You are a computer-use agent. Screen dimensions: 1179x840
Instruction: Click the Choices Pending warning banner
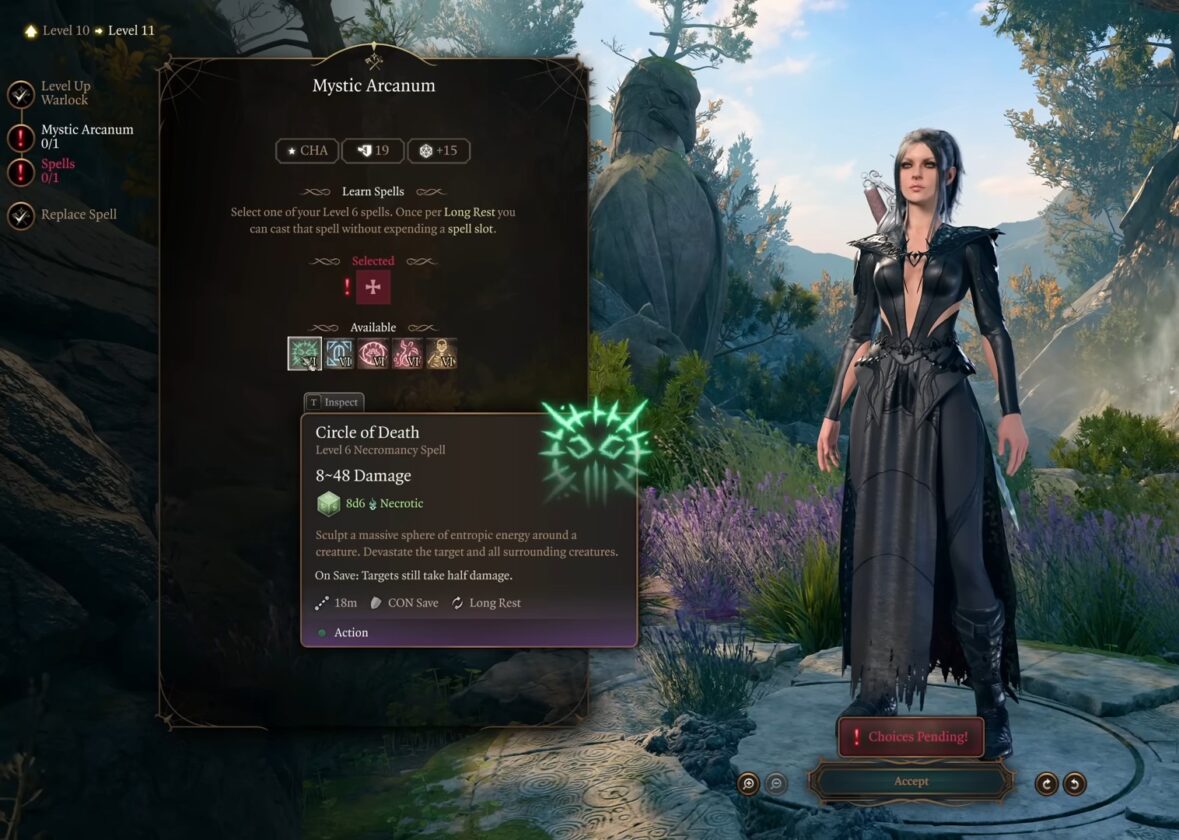point(910,737)
